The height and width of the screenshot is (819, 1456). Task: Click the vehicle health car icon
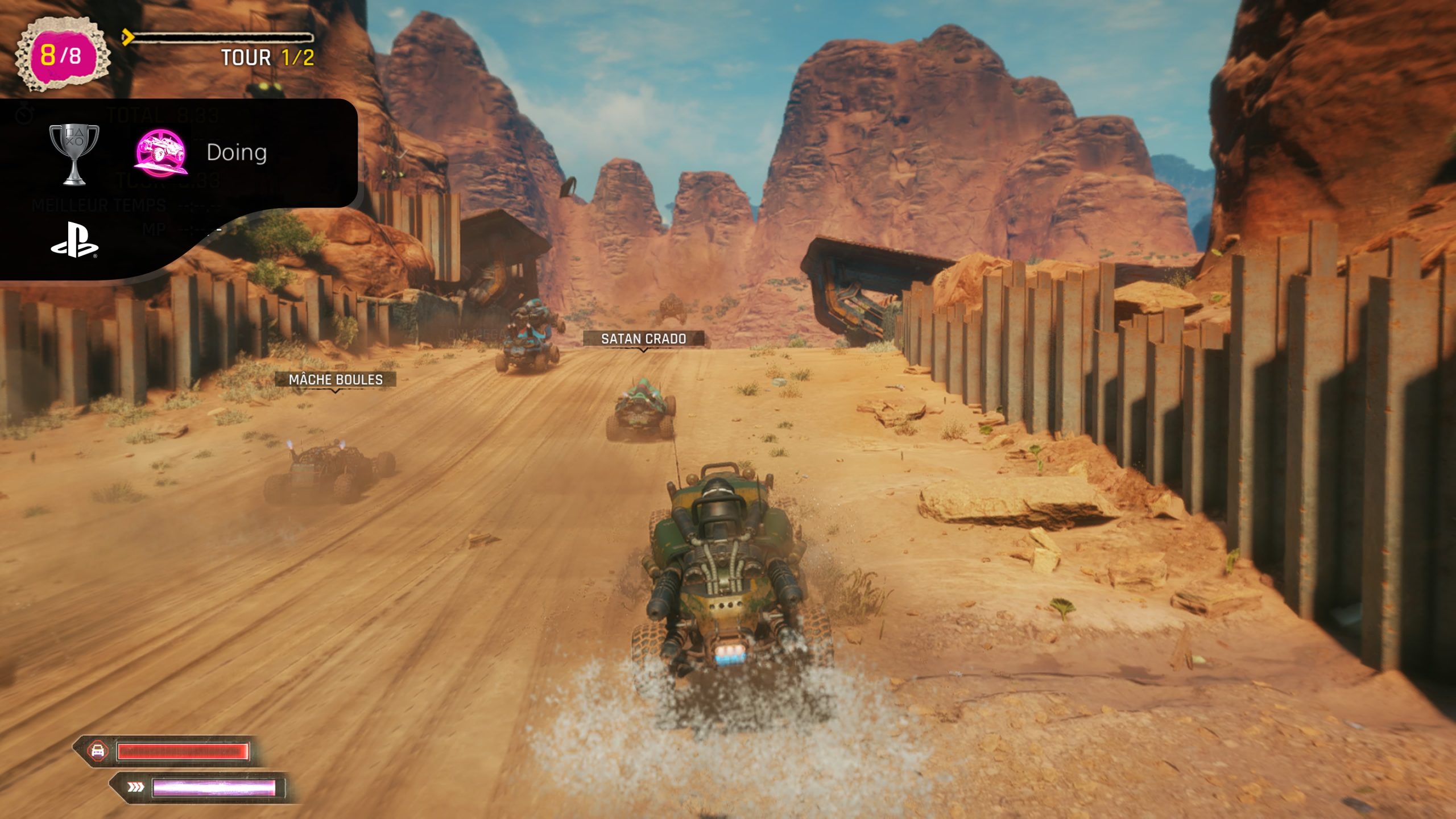coord(98,750)
